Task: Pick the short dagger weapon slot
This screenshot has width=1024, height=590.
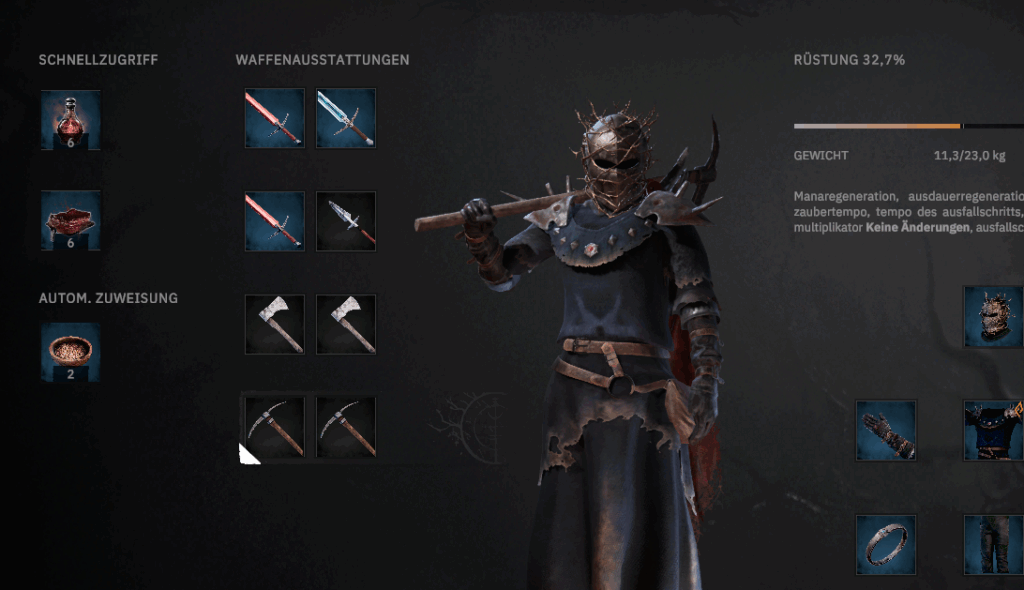Action: click(346, 221)
